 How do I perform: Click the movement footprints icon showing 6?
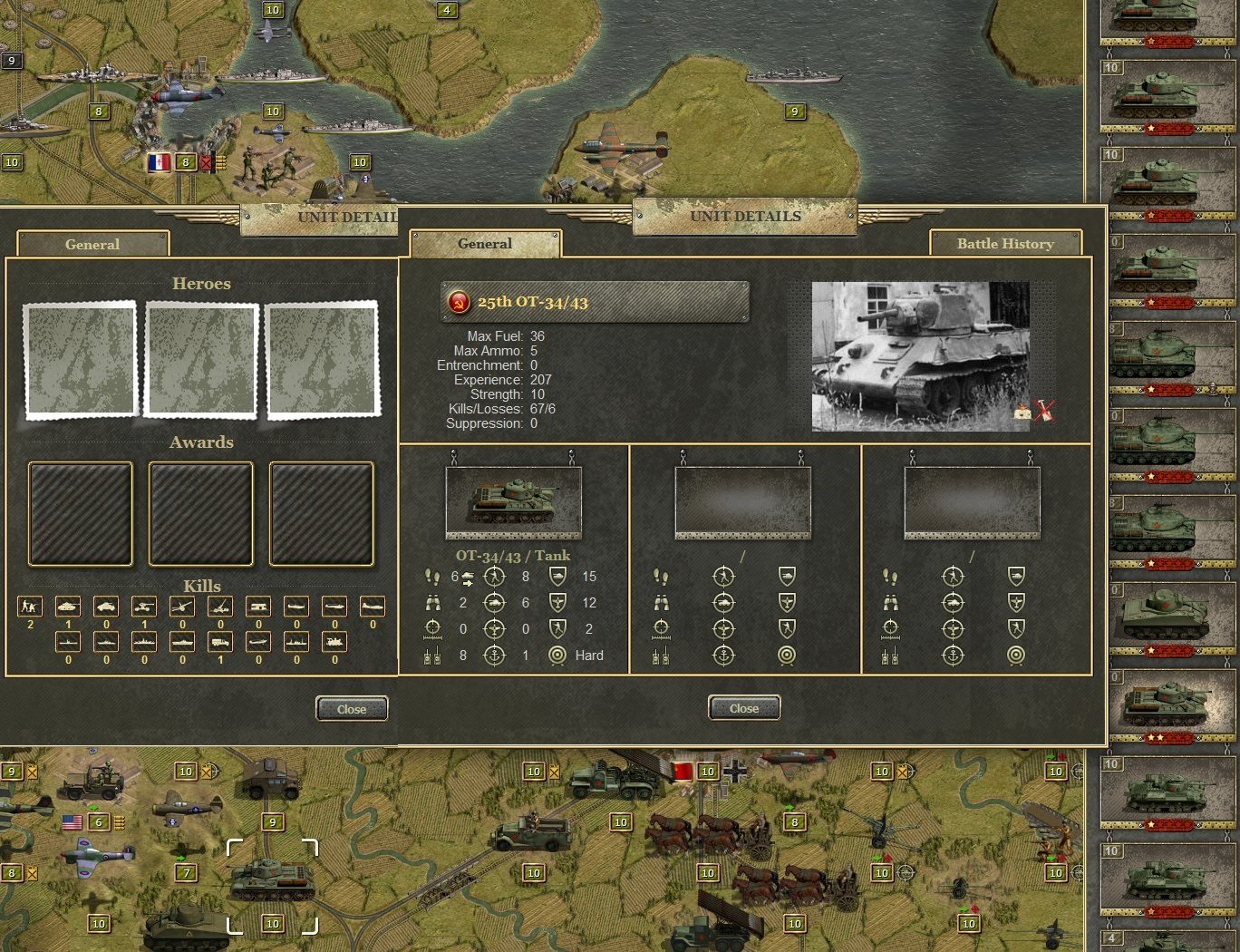click(433, 577)
